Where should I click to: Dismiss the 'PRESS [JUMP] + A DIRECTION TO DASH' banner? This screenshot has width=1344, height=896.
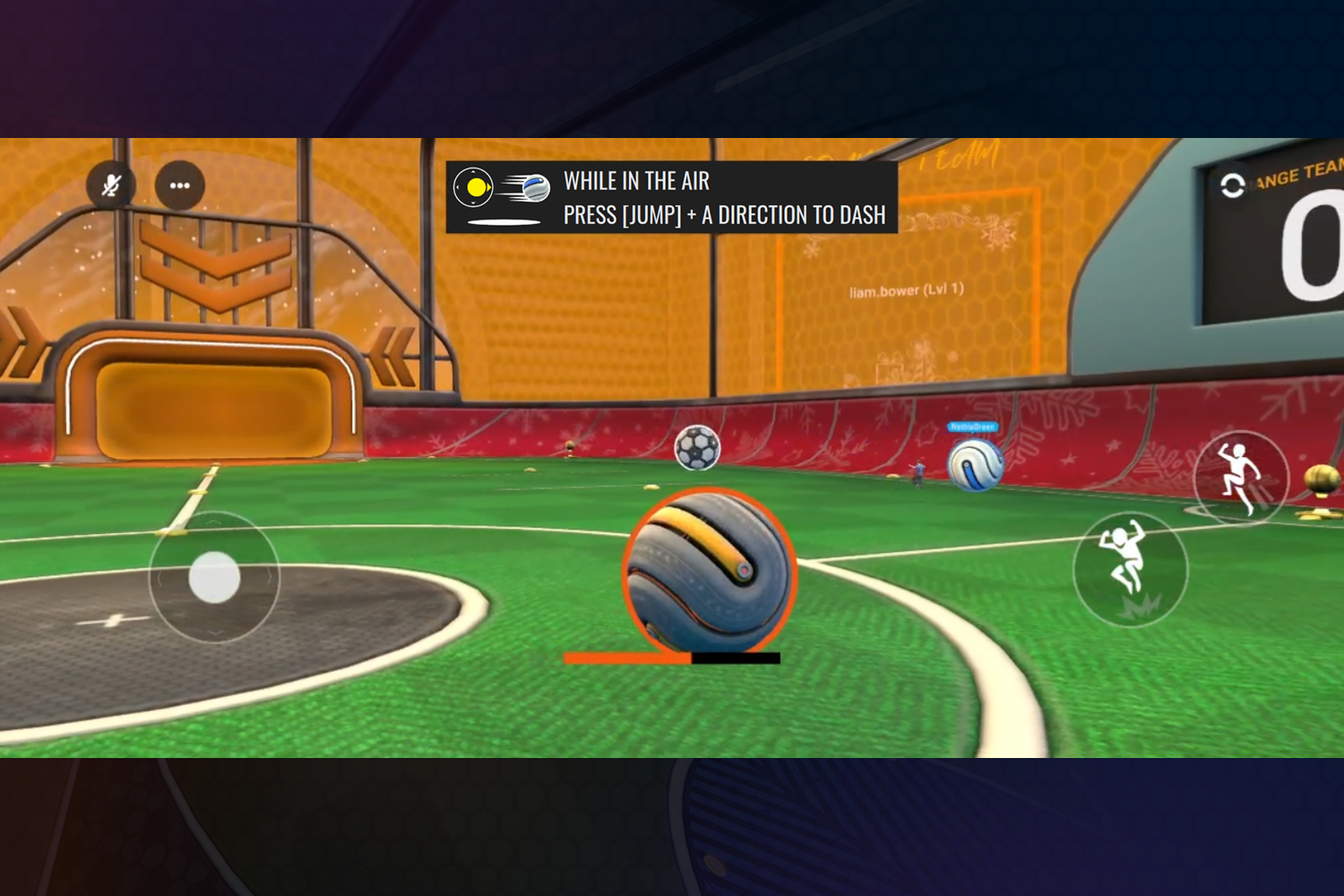(722, 215)
